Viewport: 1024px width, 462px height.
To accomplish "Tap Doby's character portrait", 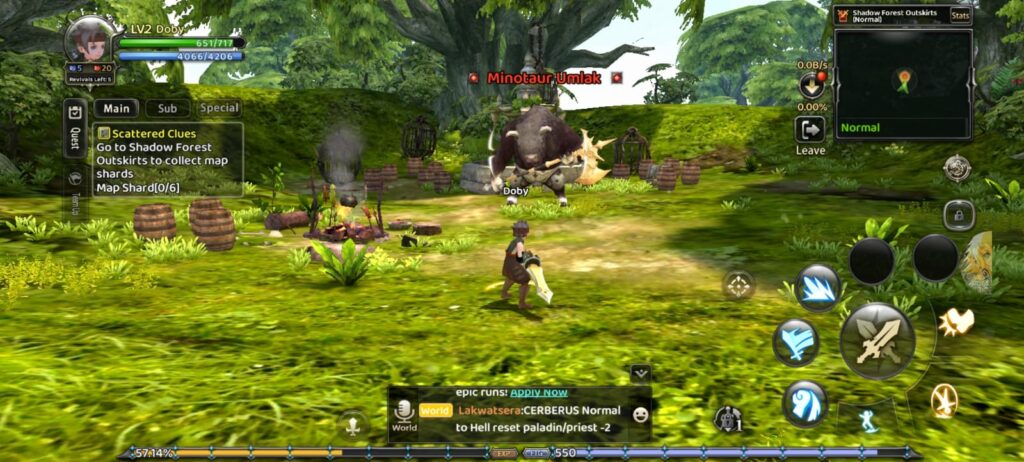I will (x=90, y=40).
